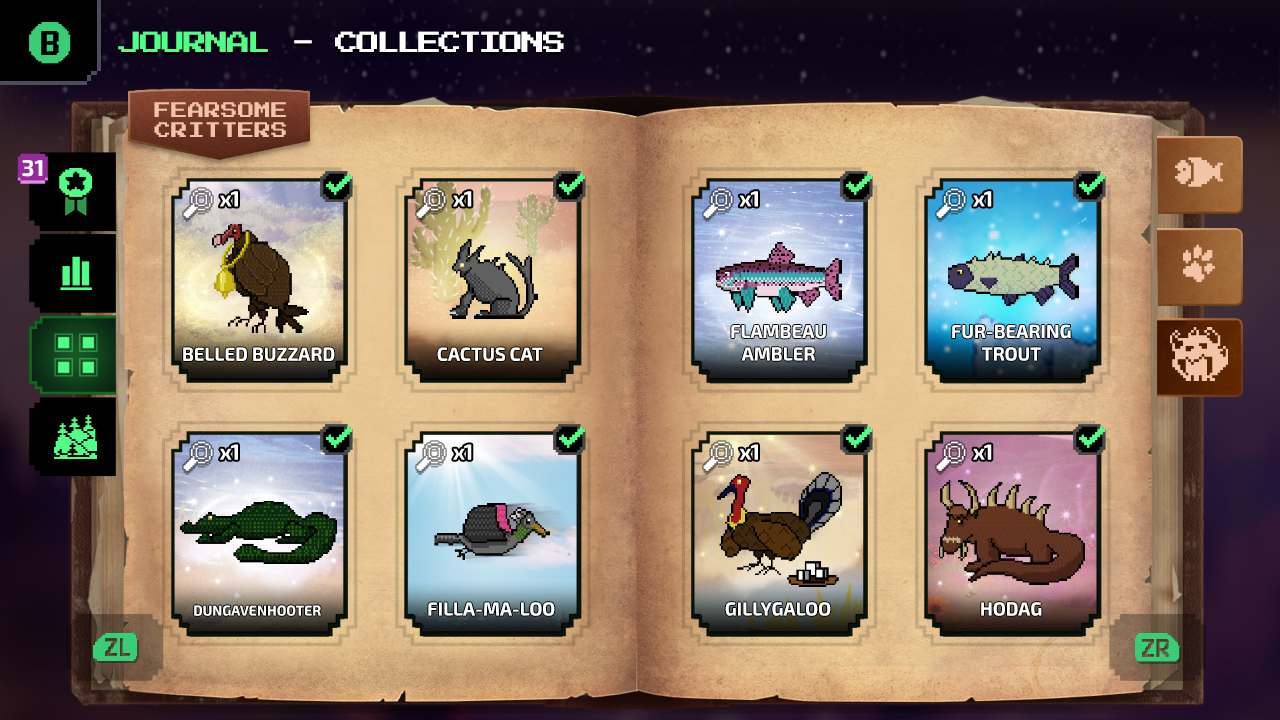Click the magnifier icon on the Belled Buzzard card
1280x720 pixels.
point(199,199)
